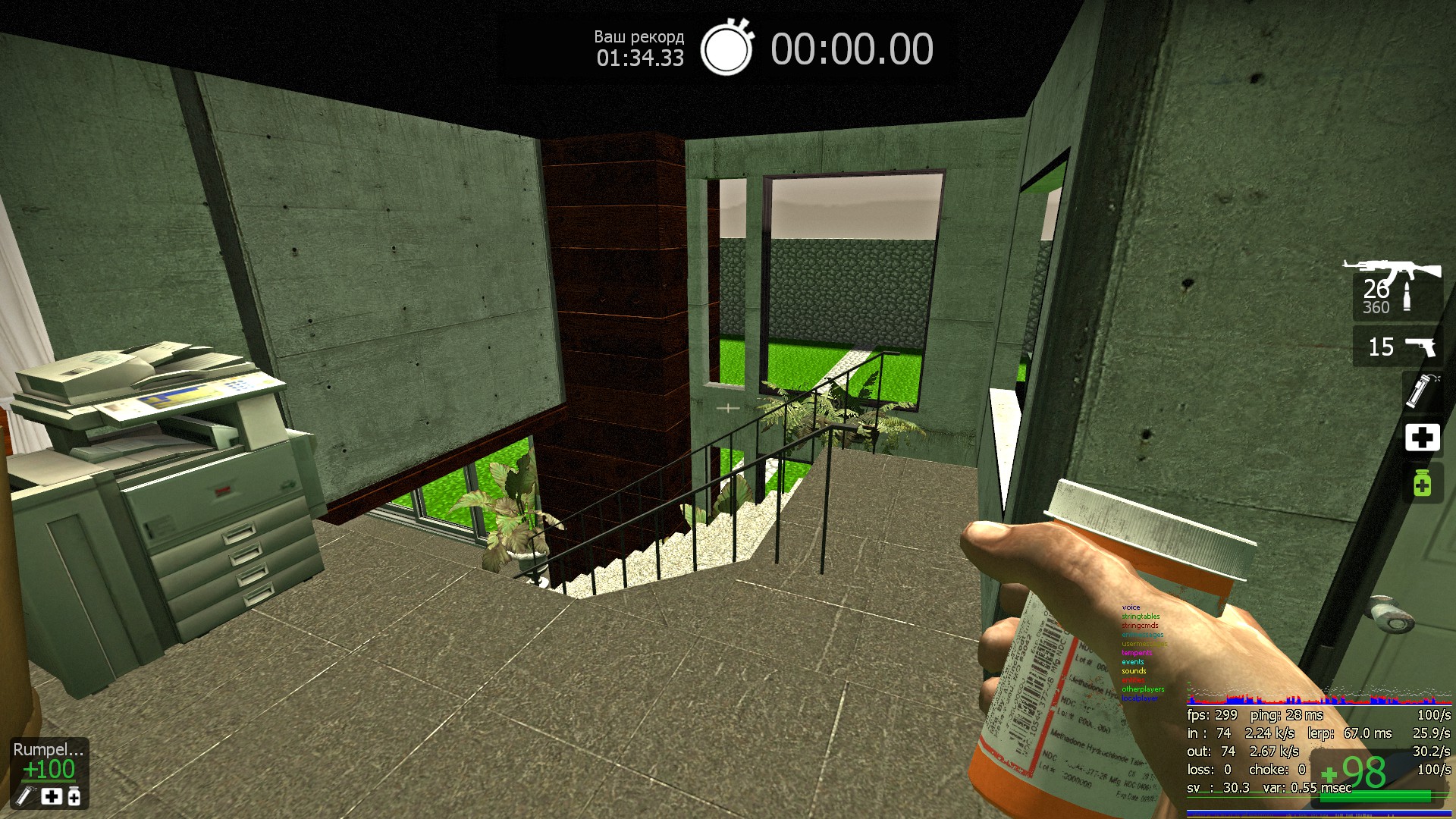Choose the pipe bomb throwable slot
The height and width of the screenshot is (819, 1456).
[x=1420, y=391]
